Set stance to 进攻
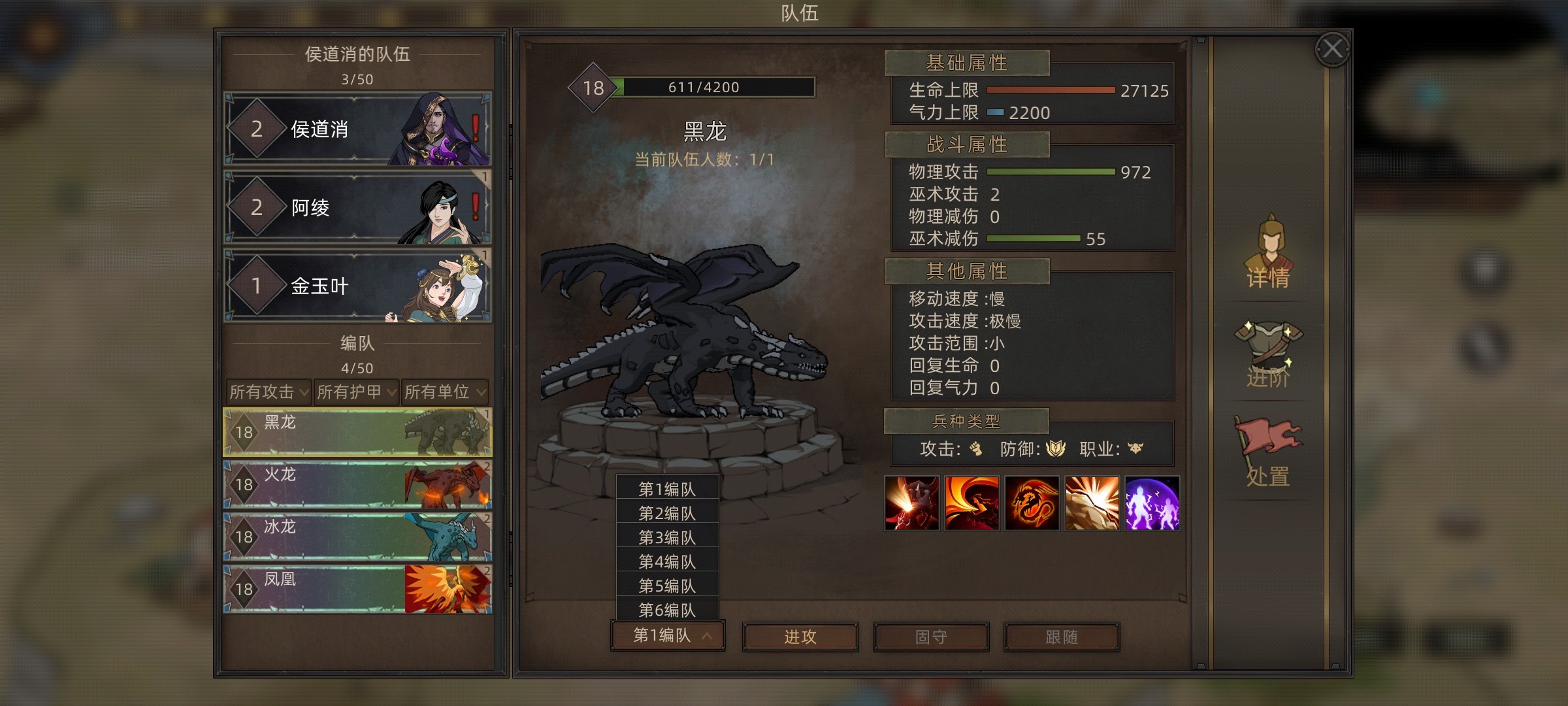Image resolution: width=1568 pixels, height=706 pixels. [x=800, y=637]
